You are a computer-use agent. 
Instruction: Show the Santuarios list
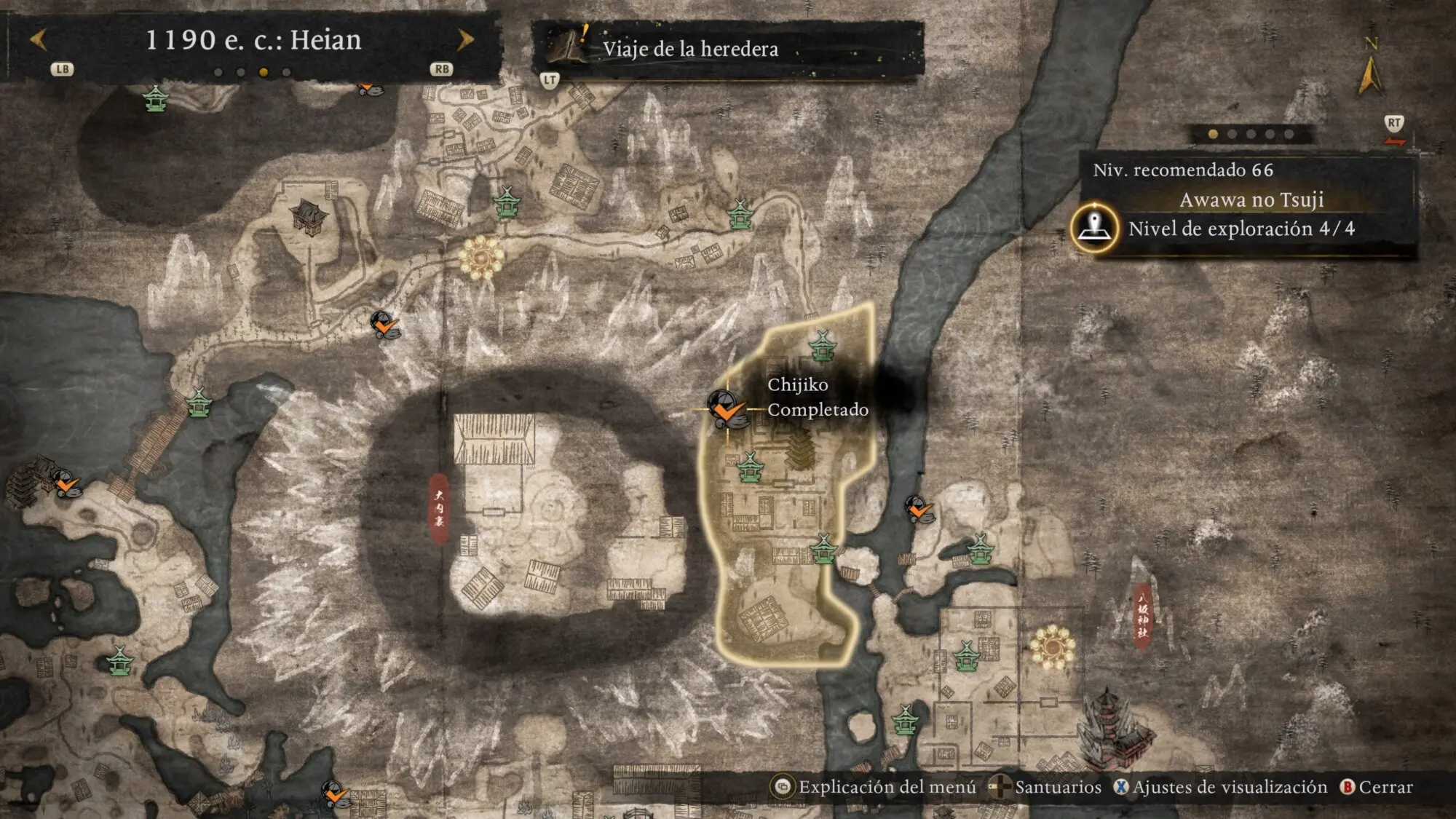tap(1047, 787)
